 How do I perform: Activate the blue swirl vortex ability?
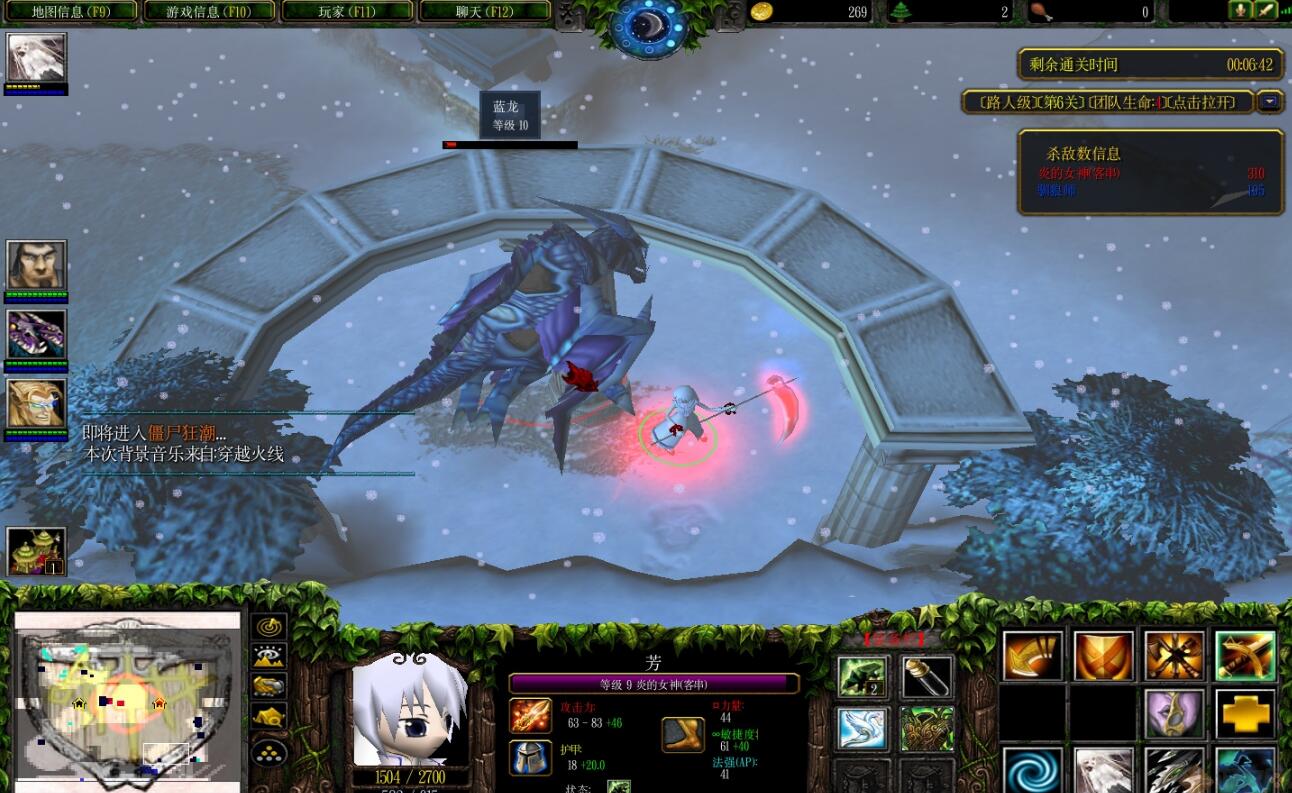[1031, 770]
